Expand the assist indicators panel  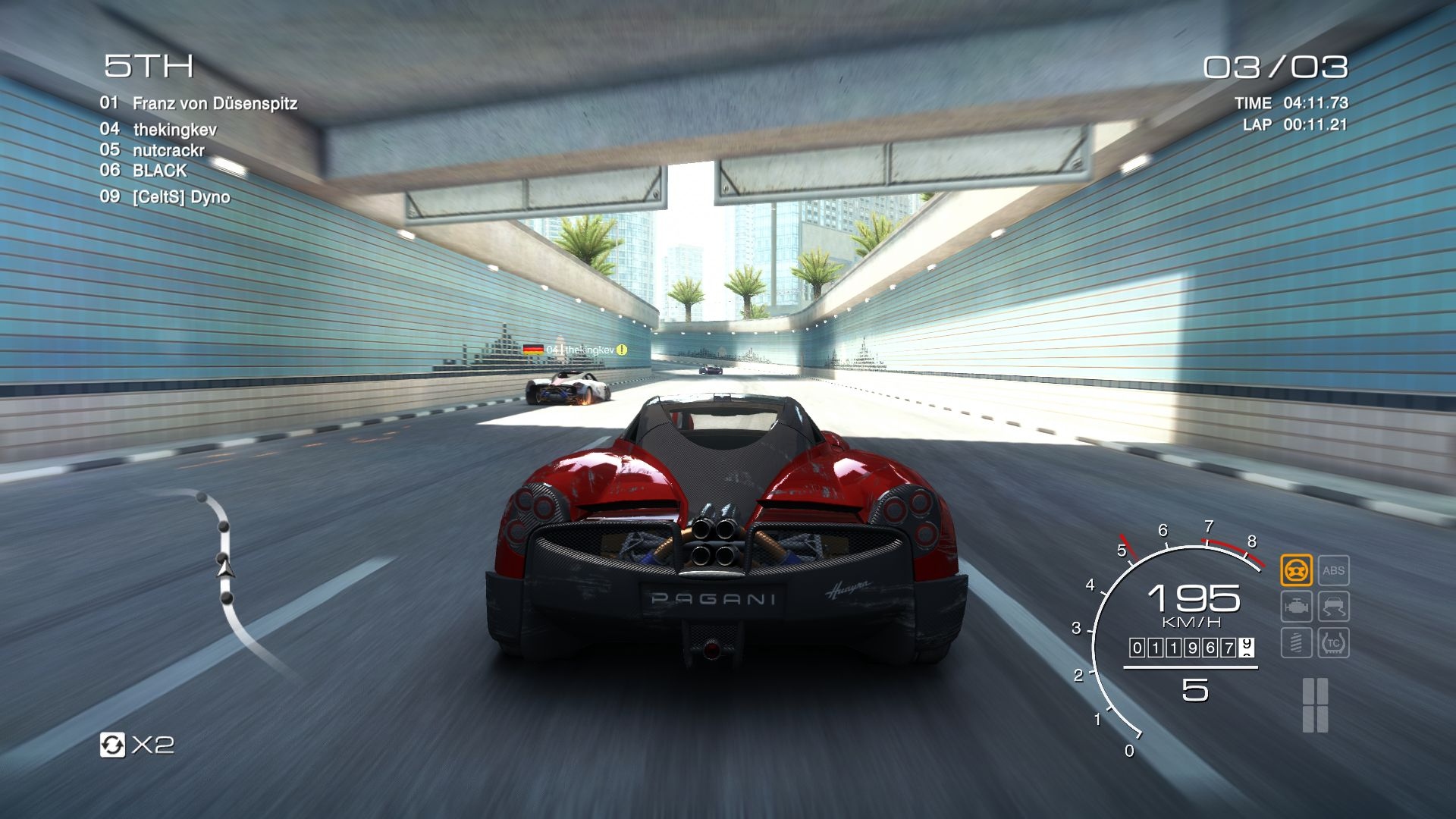(1315, 607)
